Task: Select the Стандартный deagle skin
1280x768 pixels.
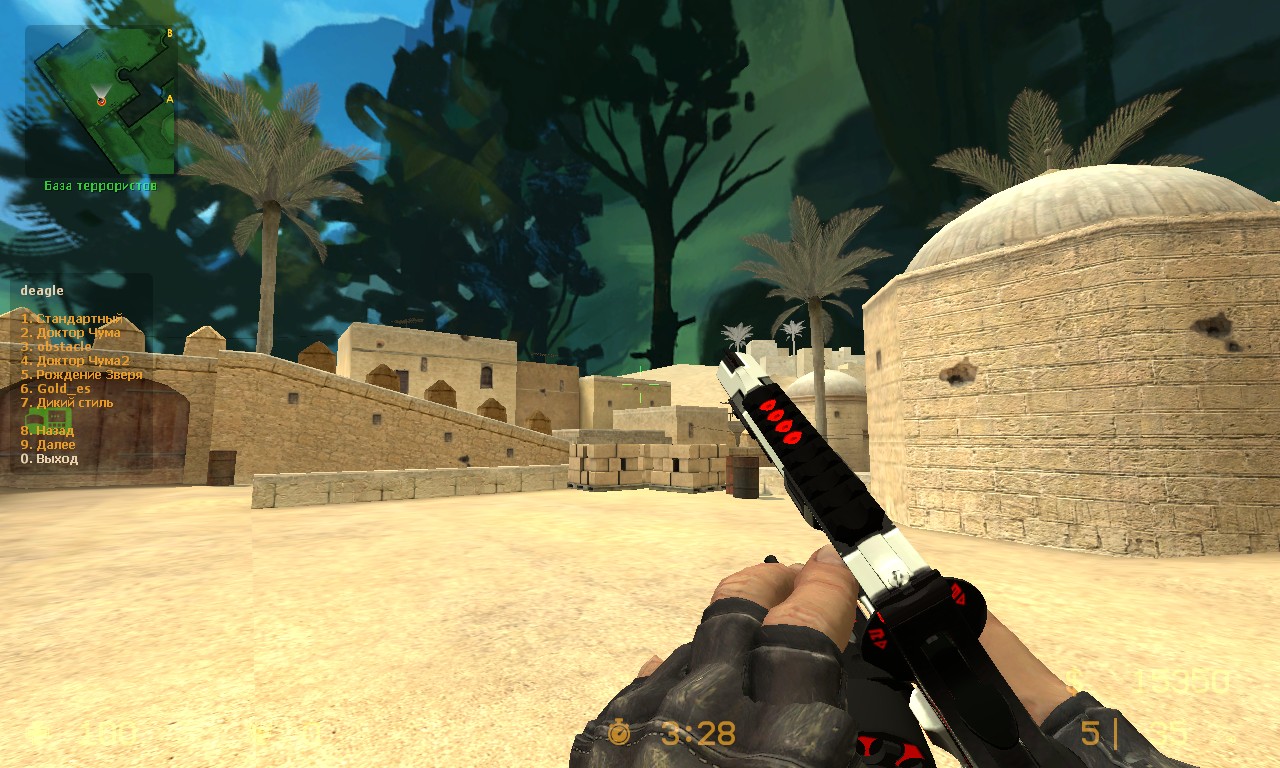Action: 71,319
